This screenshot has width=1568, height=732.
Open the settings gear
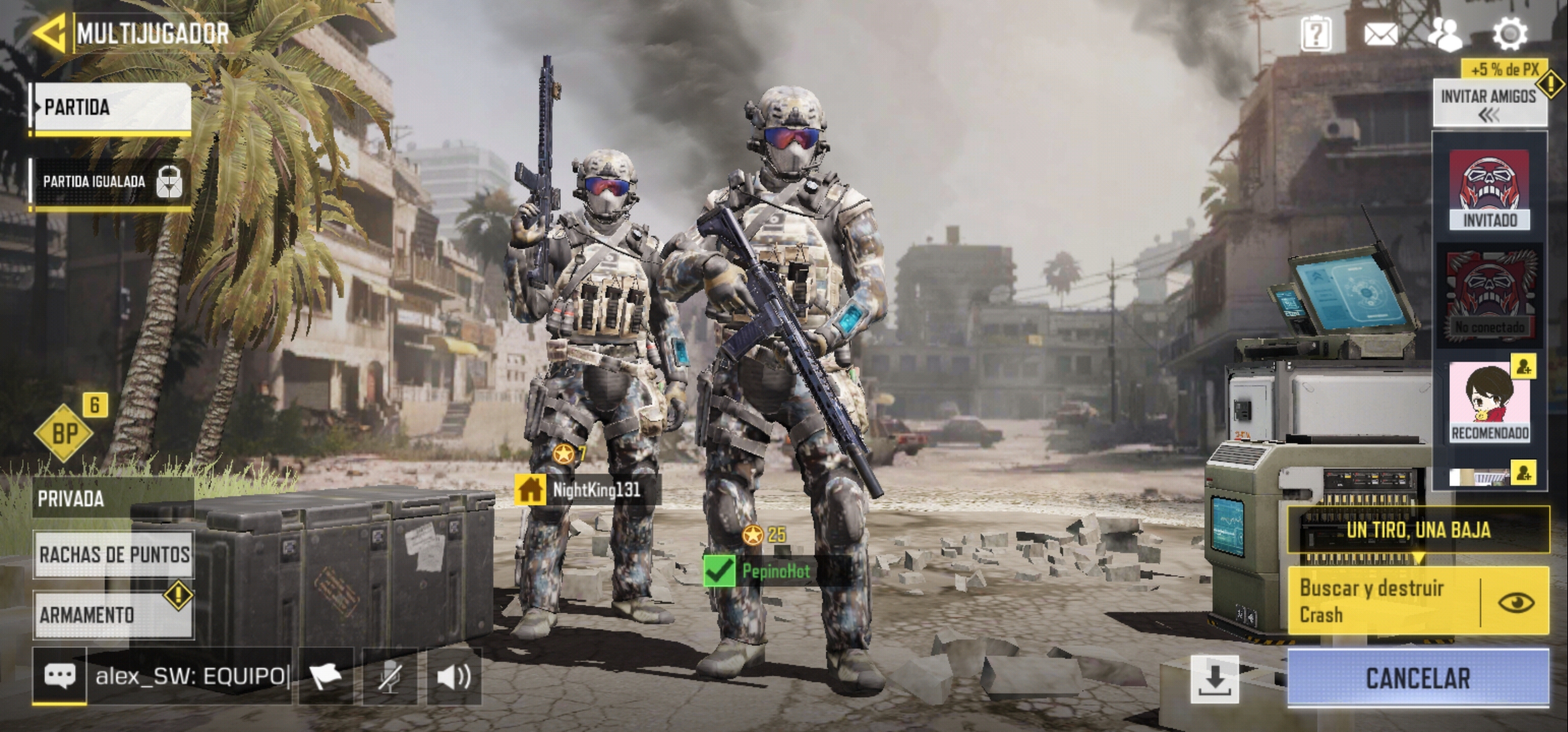[1510, 34]
